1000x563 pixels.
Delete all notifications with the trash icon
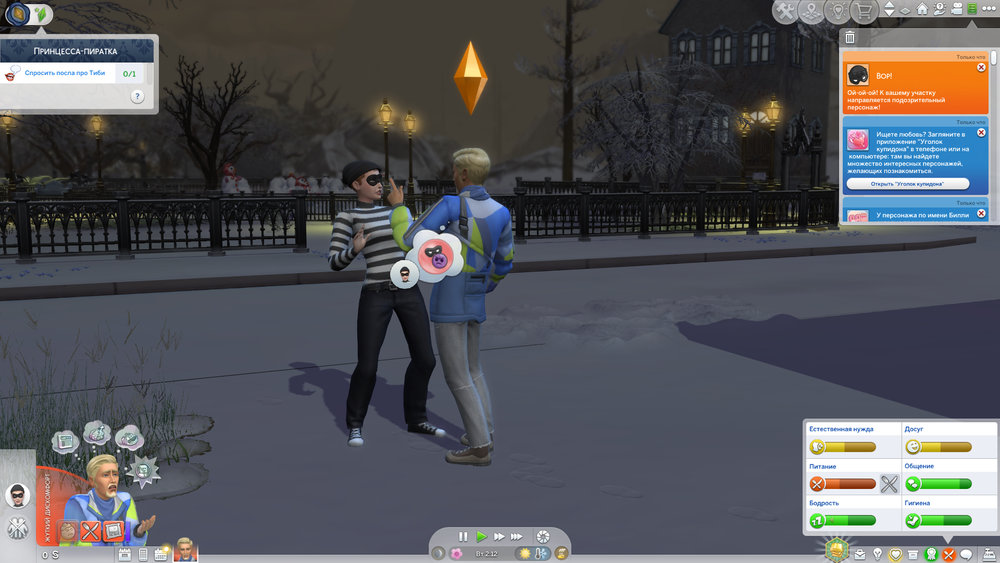850,37
